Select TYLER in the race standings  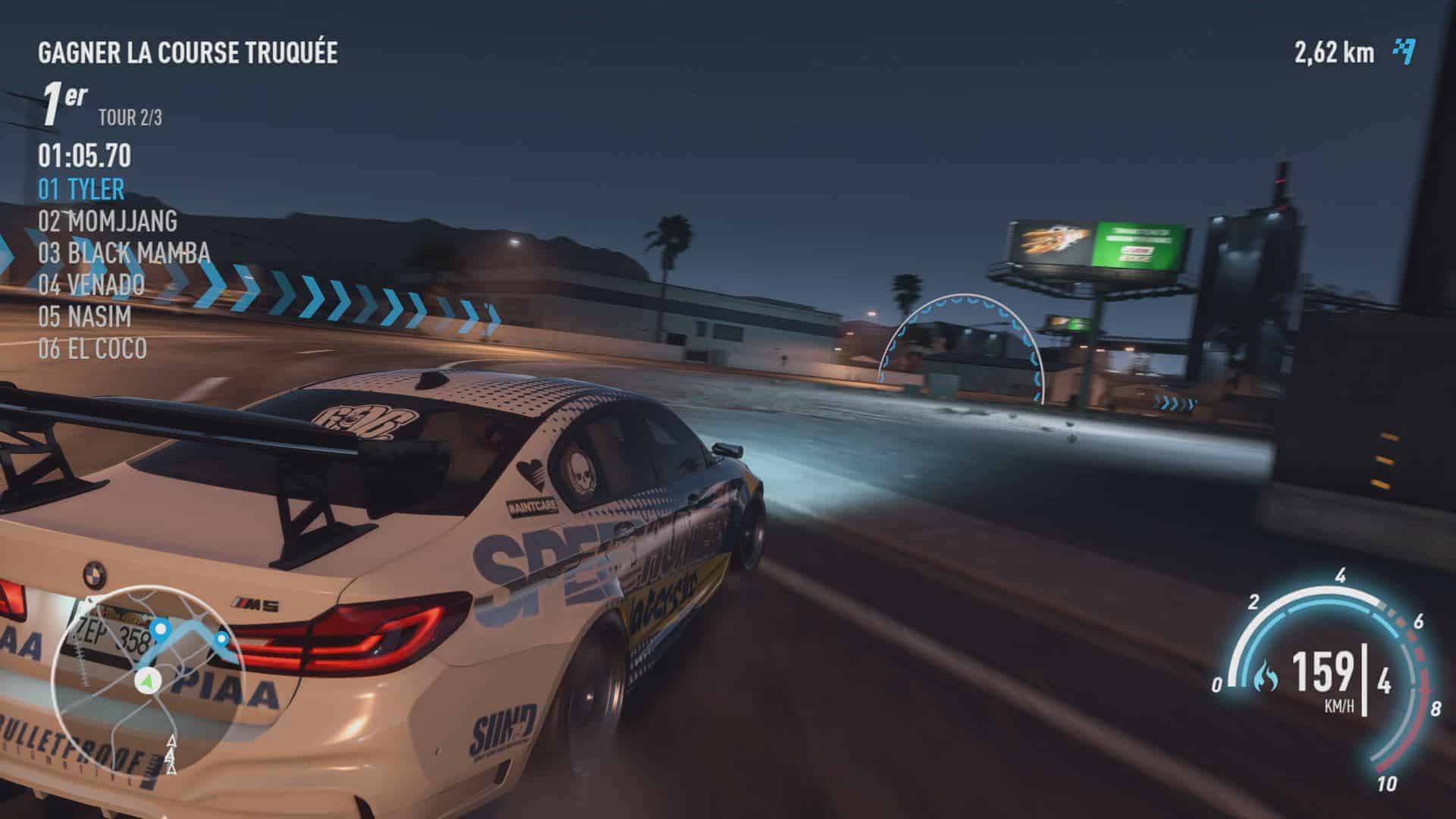click(x=81, y=190)
